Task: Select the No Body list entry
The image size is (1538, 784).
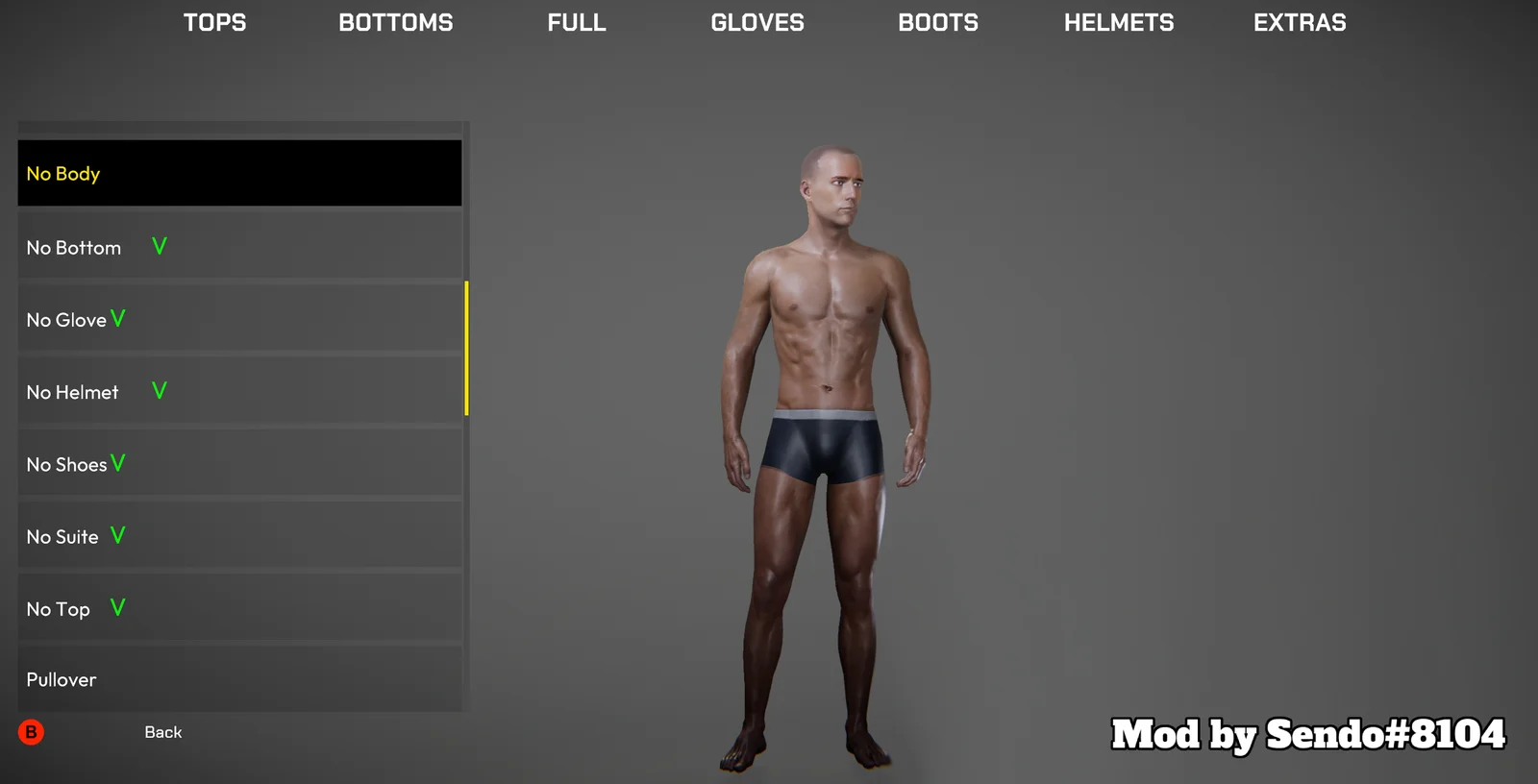Action: [239, 173]
